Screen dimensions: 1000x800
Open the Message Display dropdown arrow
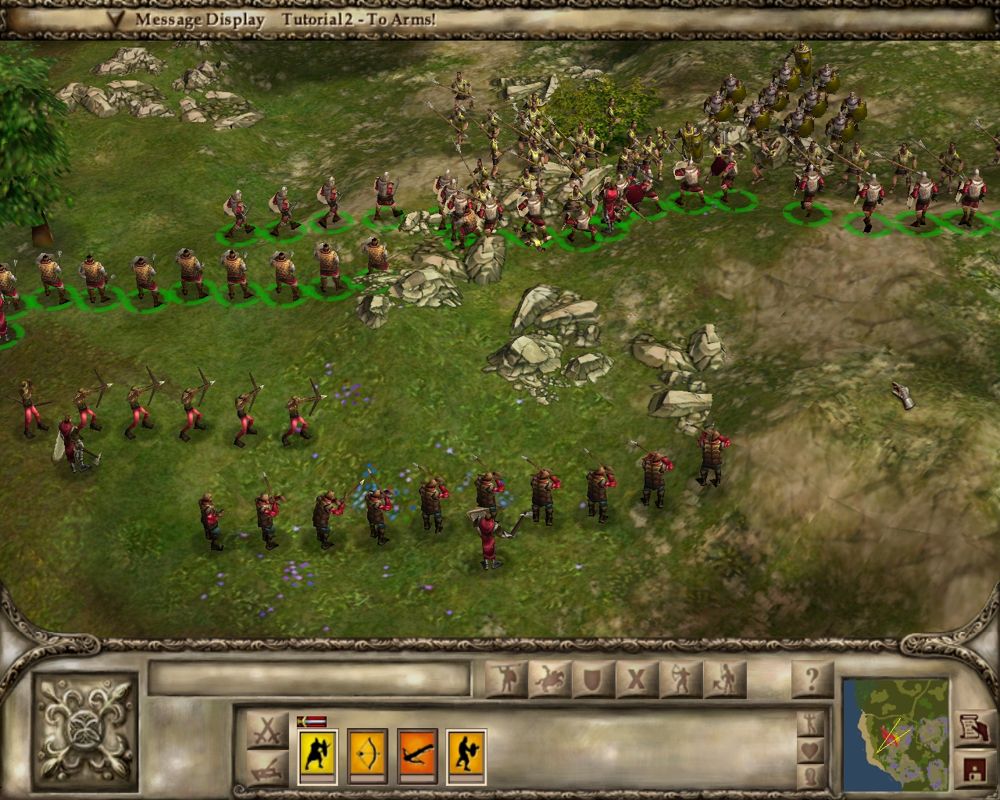117,19
